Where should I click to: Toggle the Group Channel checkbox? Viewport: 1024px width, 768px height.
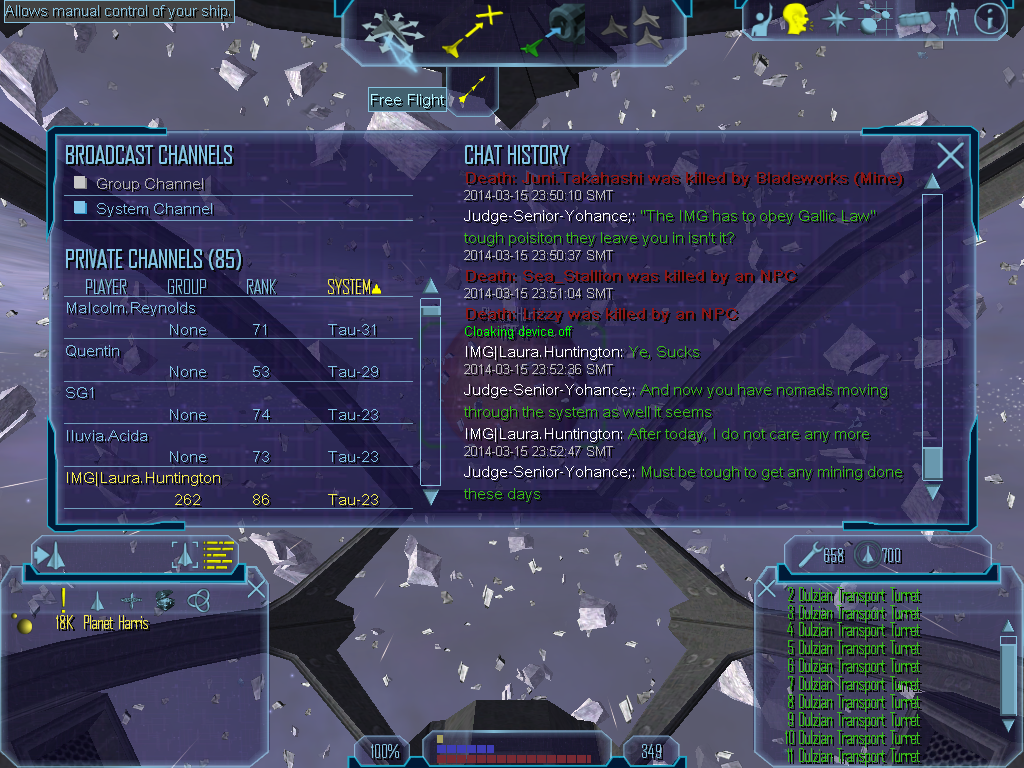point(81,183)
